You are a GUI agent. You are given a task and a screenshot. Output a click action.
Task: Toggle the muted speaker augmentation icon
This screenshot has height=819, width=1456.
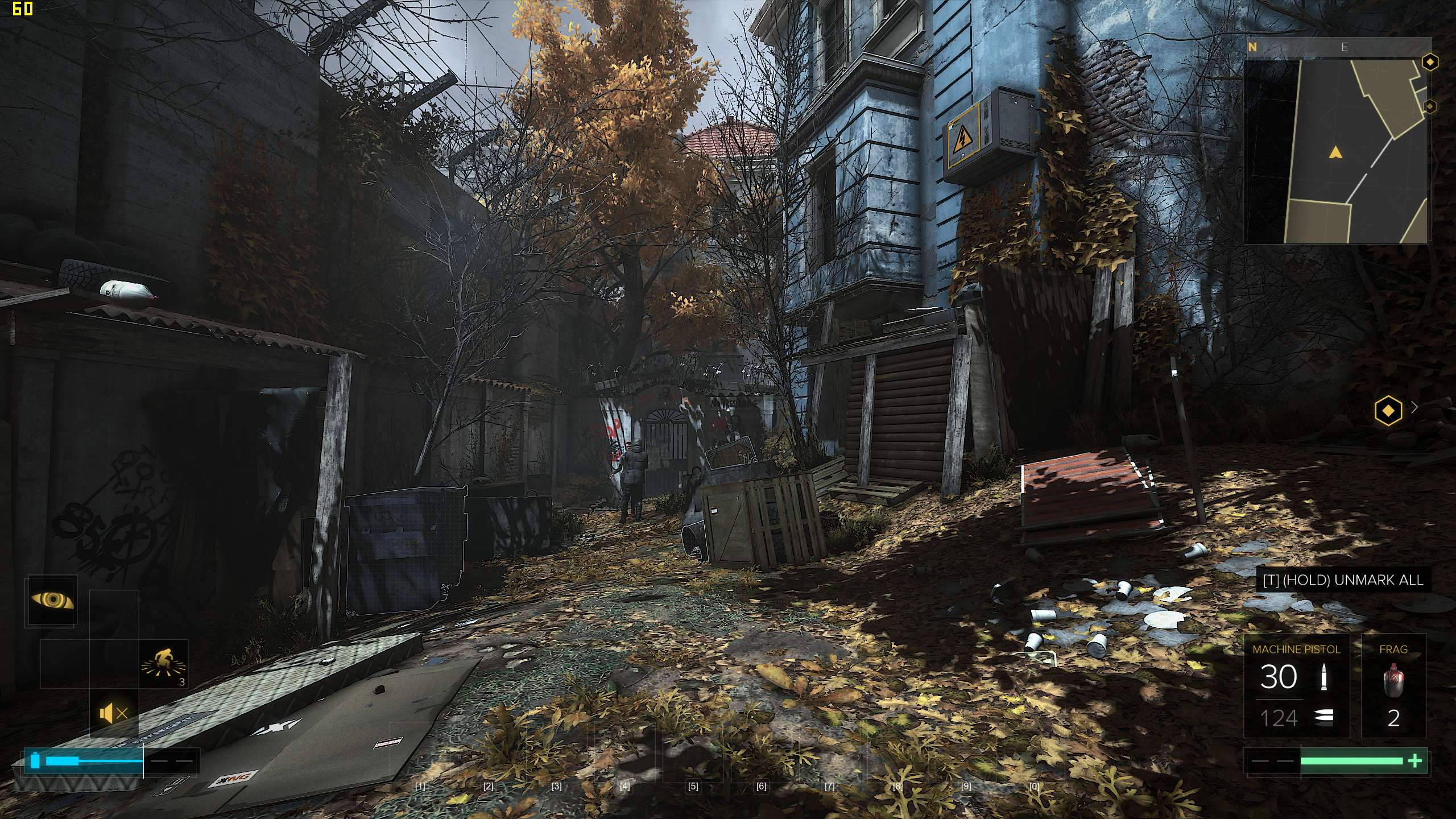pos(113,713)
